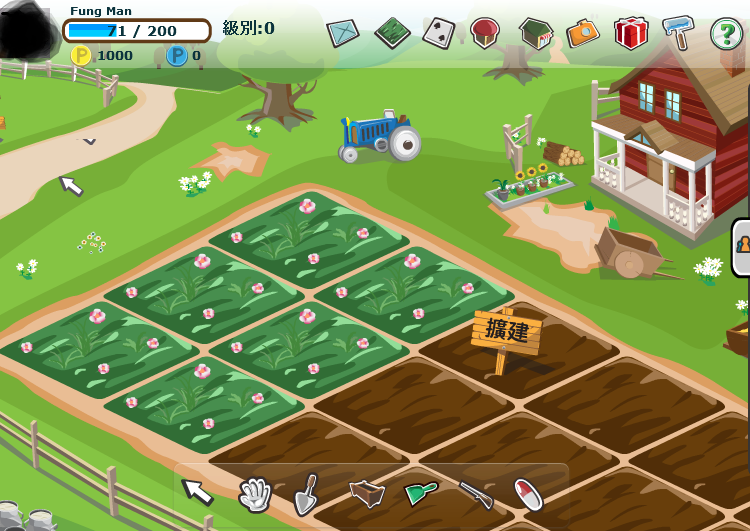Viewport: 750px width, 531px height.
Task: Open the shop building icon
Action: pos(535,33)
